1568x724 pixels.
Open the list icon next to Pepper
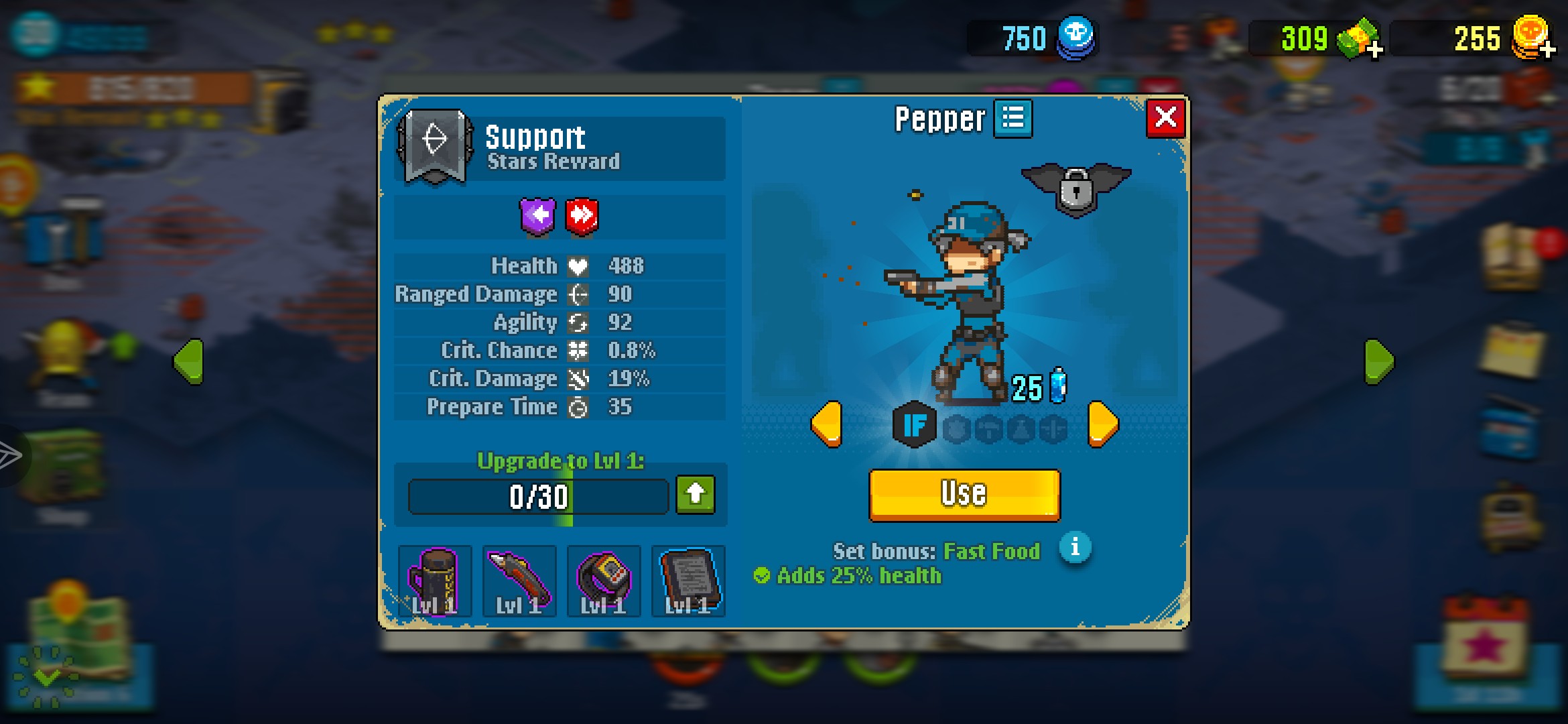click(x=1012, y=119)
